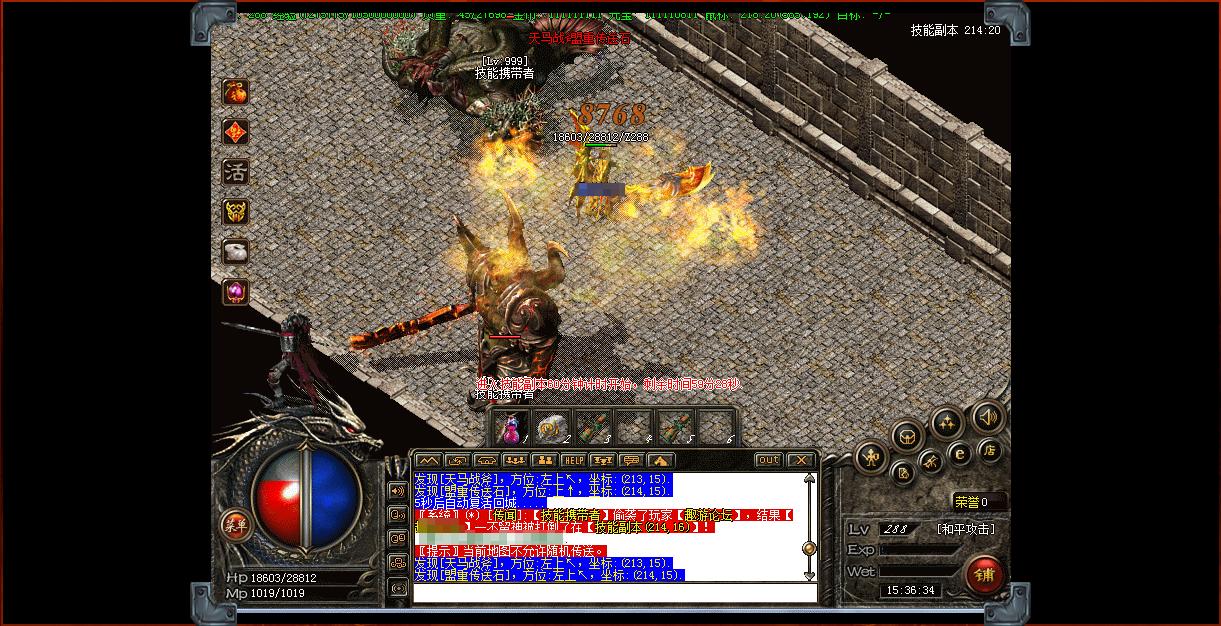Click the chat channel speaker side button
This screenshot has height=626, width=1221.
pyautogui.click(x=398, y=490)
